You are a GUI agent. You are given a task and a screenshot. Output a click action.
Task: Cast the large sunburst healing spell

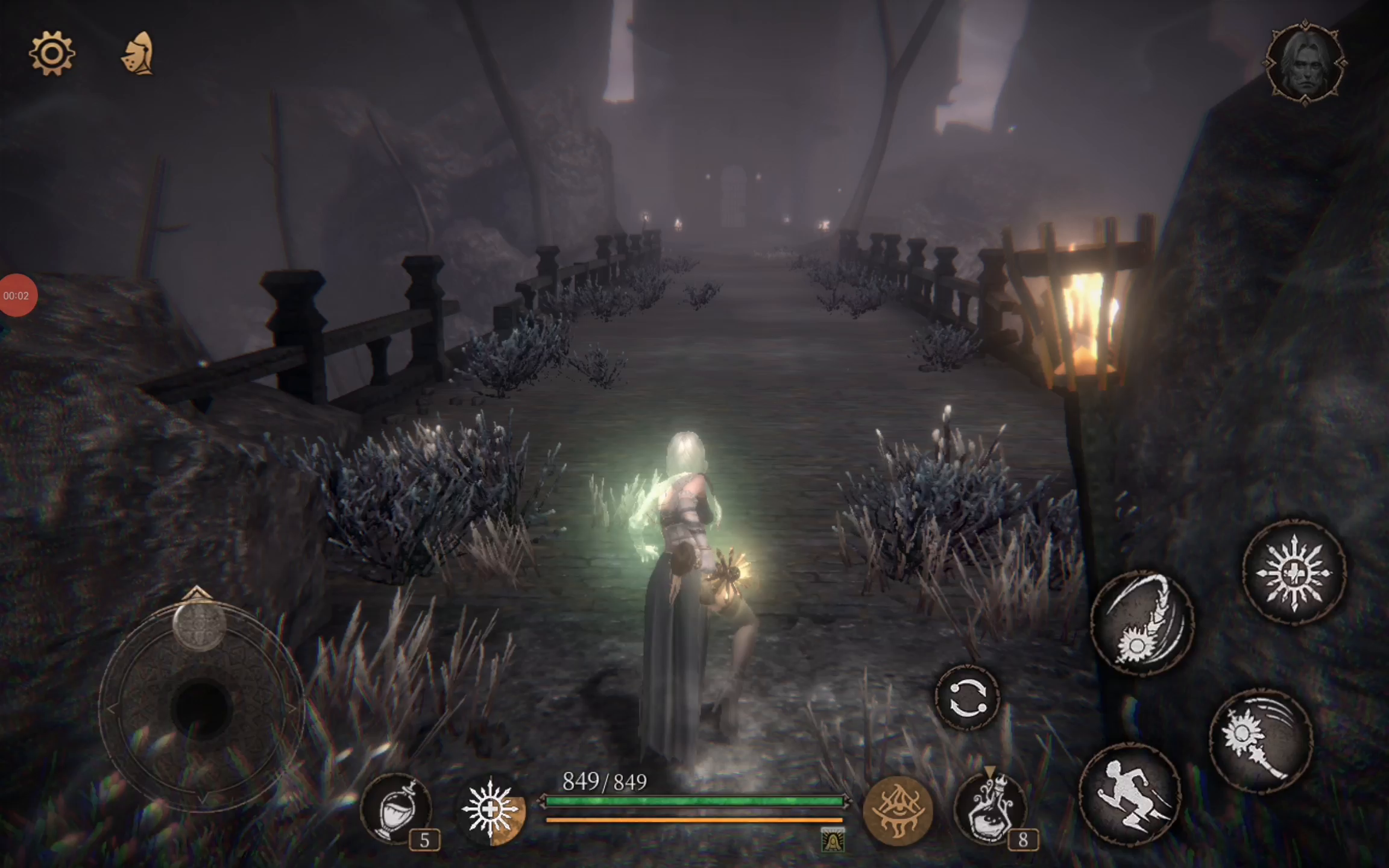click(x=1295, y=572)
